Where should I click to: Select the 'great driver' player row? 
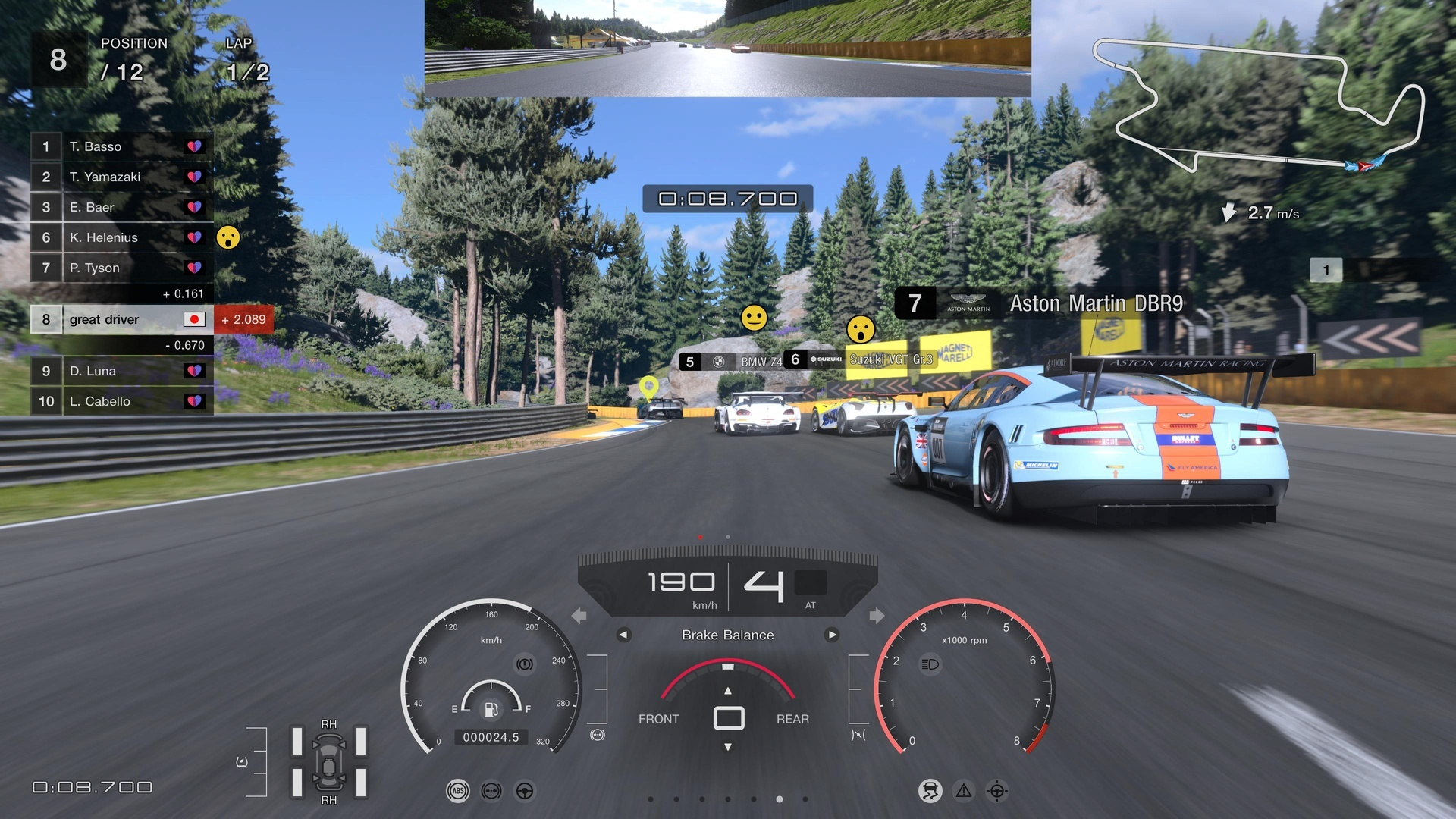(121, 319)
